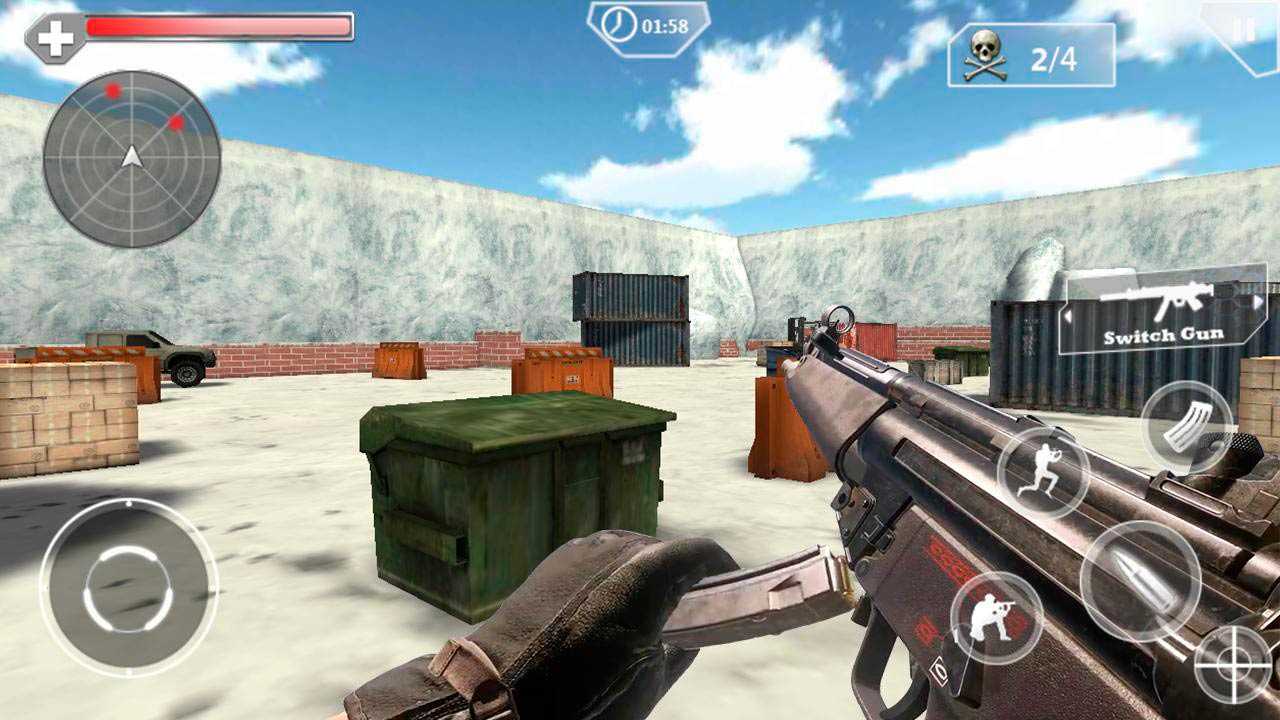Aim down sights with the crosshair button
The height and width of the screenshot is (720, 1280).
(1233, 665)
